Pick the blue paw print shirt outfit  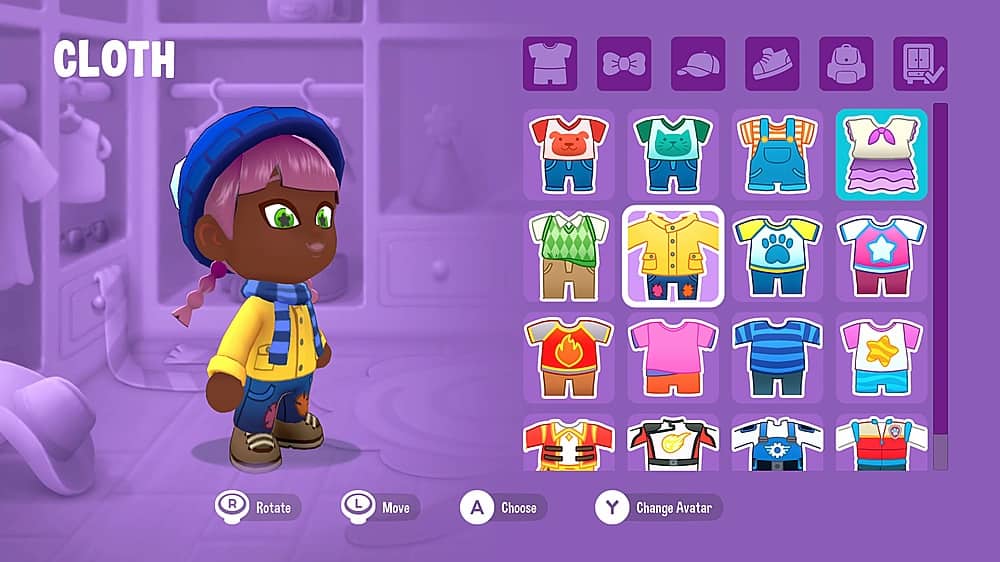click(x=777, y=256)
